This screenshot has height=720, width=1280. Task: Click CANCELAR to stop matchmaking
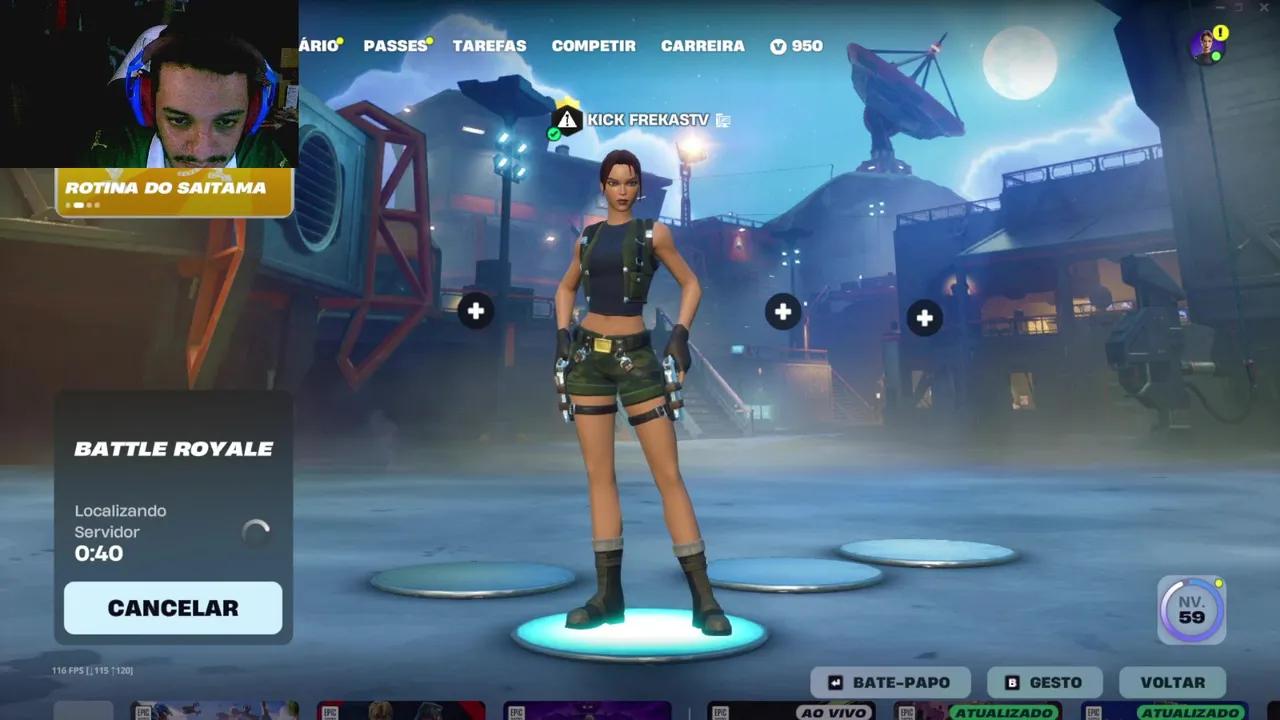click(172, 607)
